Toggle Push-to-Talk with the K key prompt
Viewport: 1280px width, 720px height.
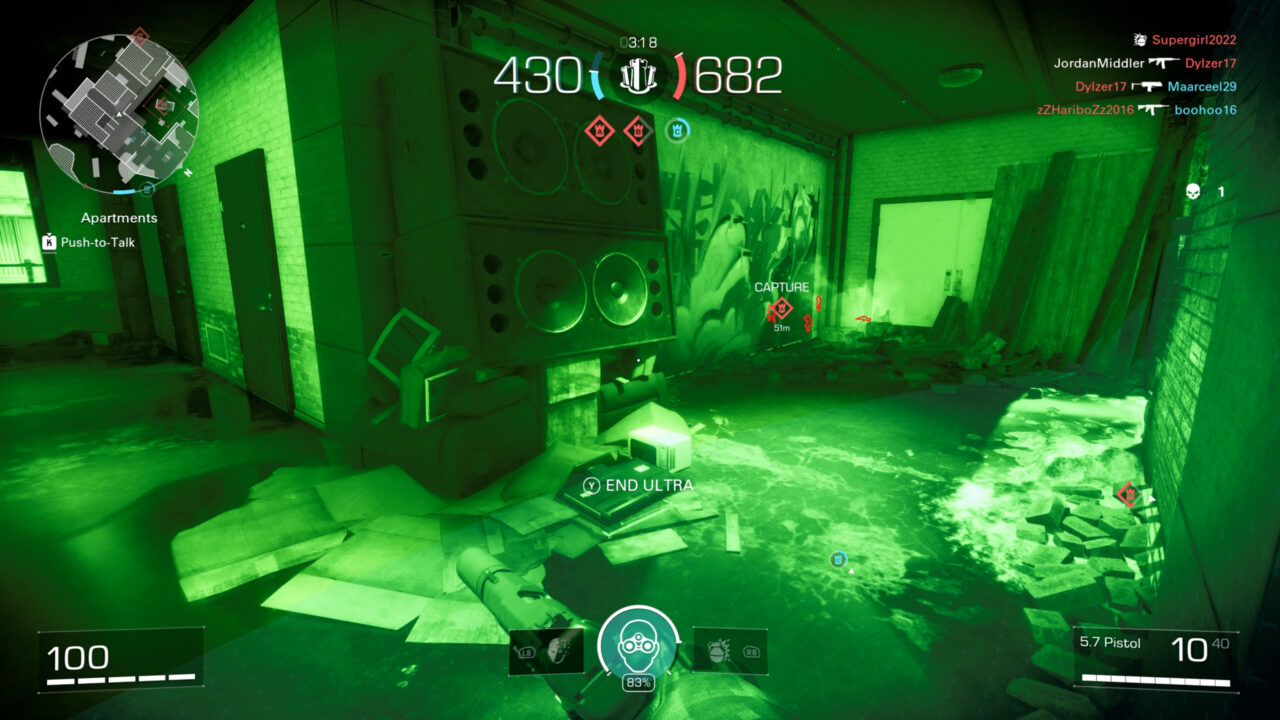47,240
